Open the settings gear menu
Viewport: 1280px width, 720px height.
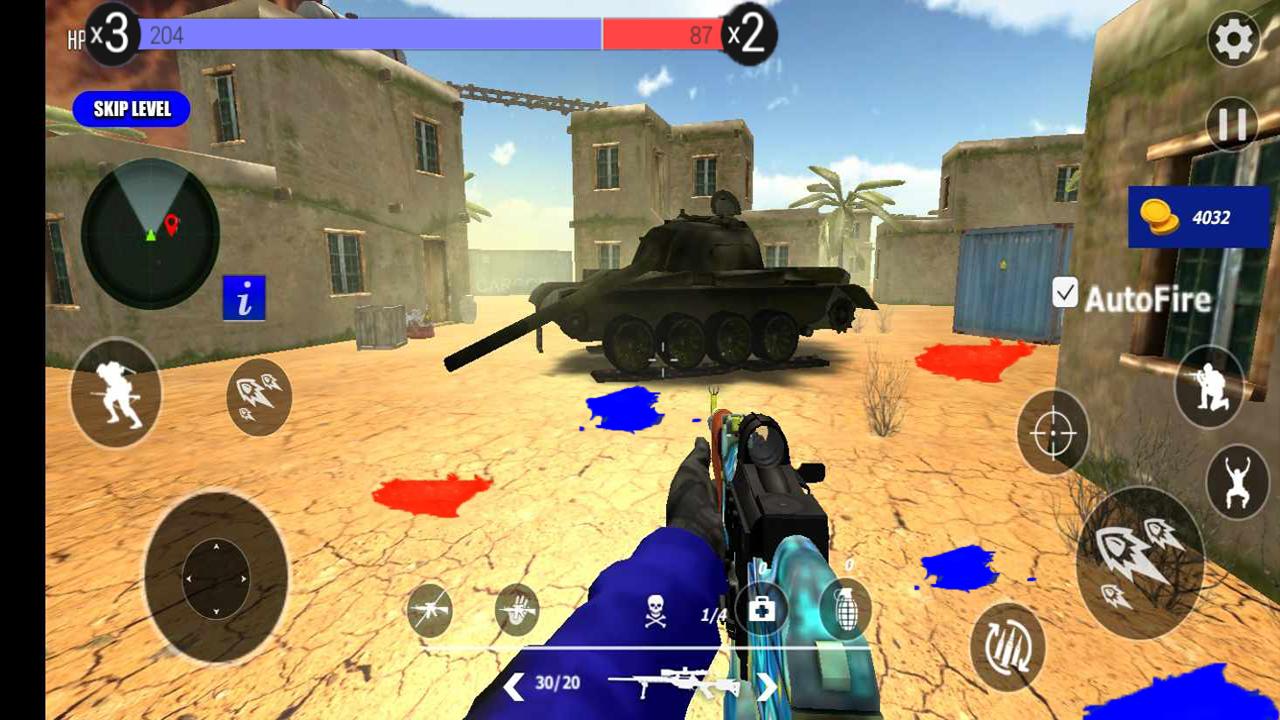(x=1233, y=39)
